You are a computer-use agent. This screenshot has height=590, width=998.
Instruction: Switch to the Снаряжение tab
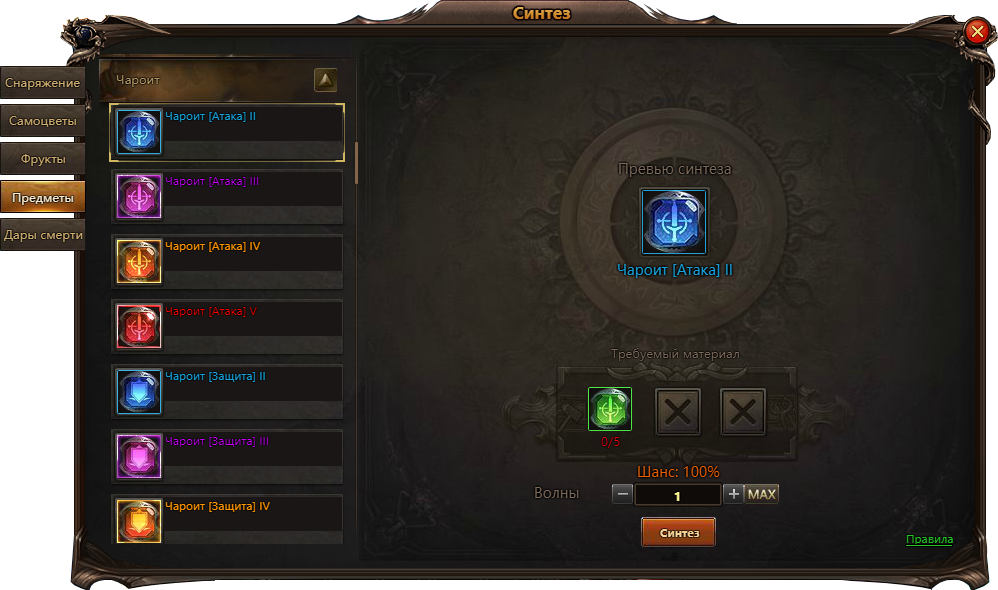coord(42,83)
